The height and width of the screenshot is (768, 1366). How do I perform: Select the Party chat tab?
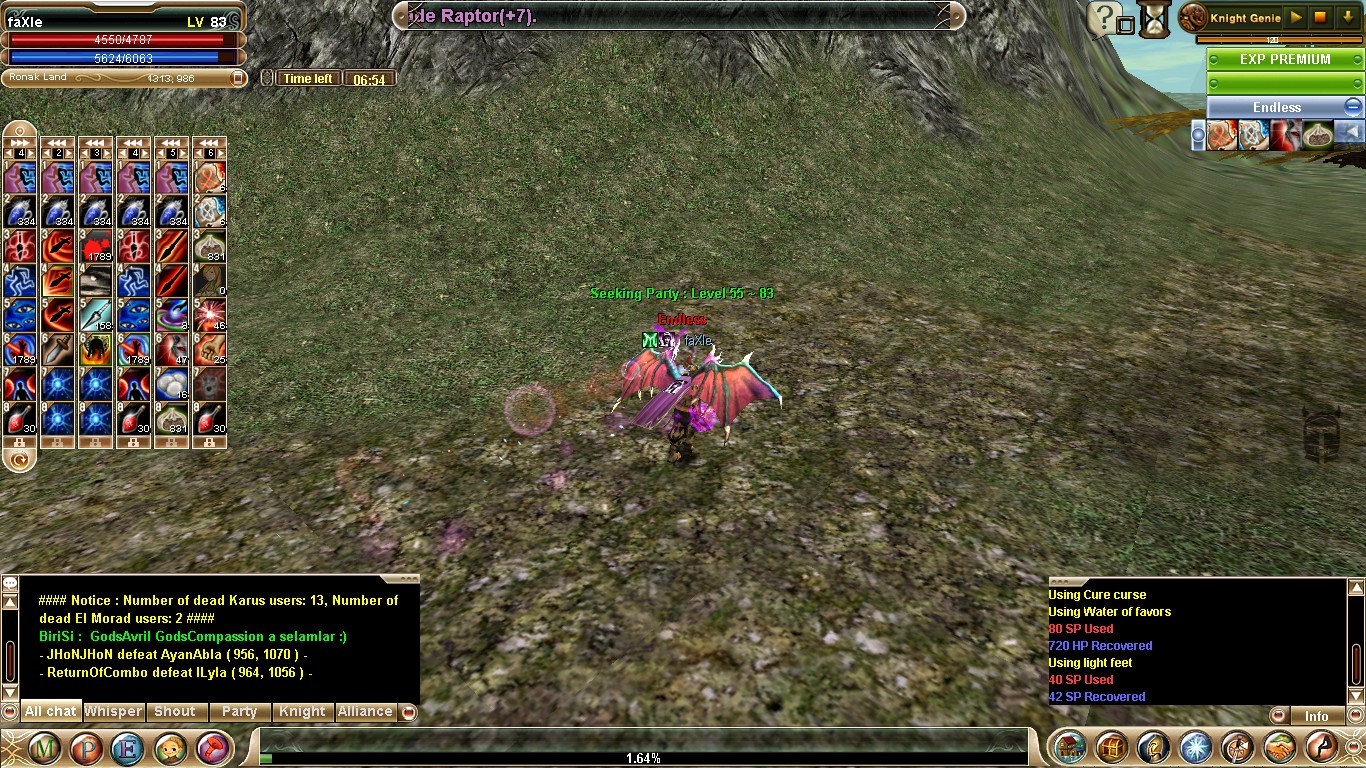[239, 712]
